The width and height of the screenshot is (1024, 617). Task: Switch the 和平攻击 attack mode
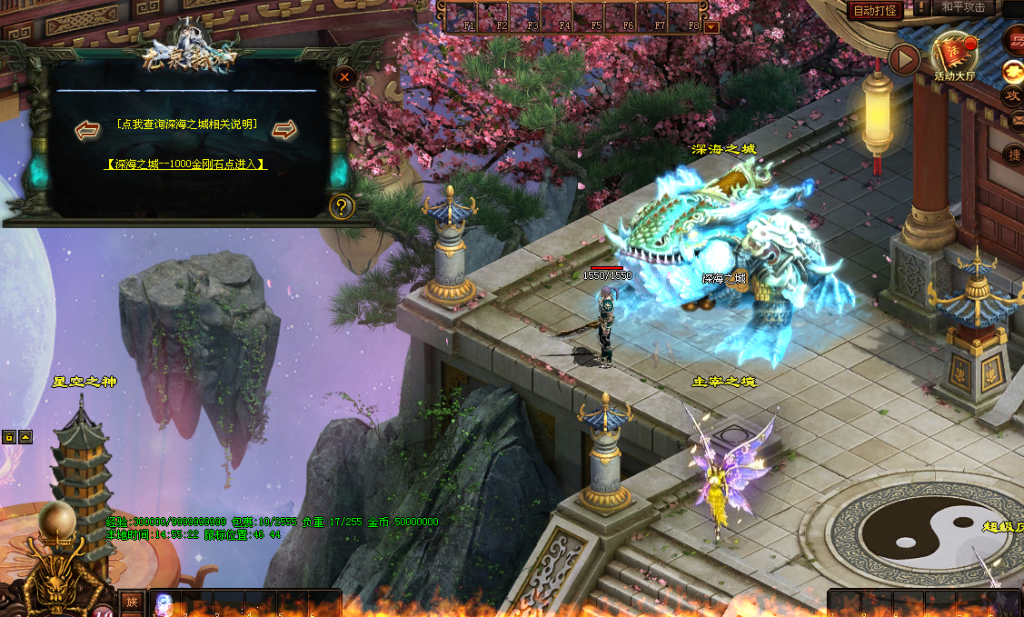click(964, 8)
